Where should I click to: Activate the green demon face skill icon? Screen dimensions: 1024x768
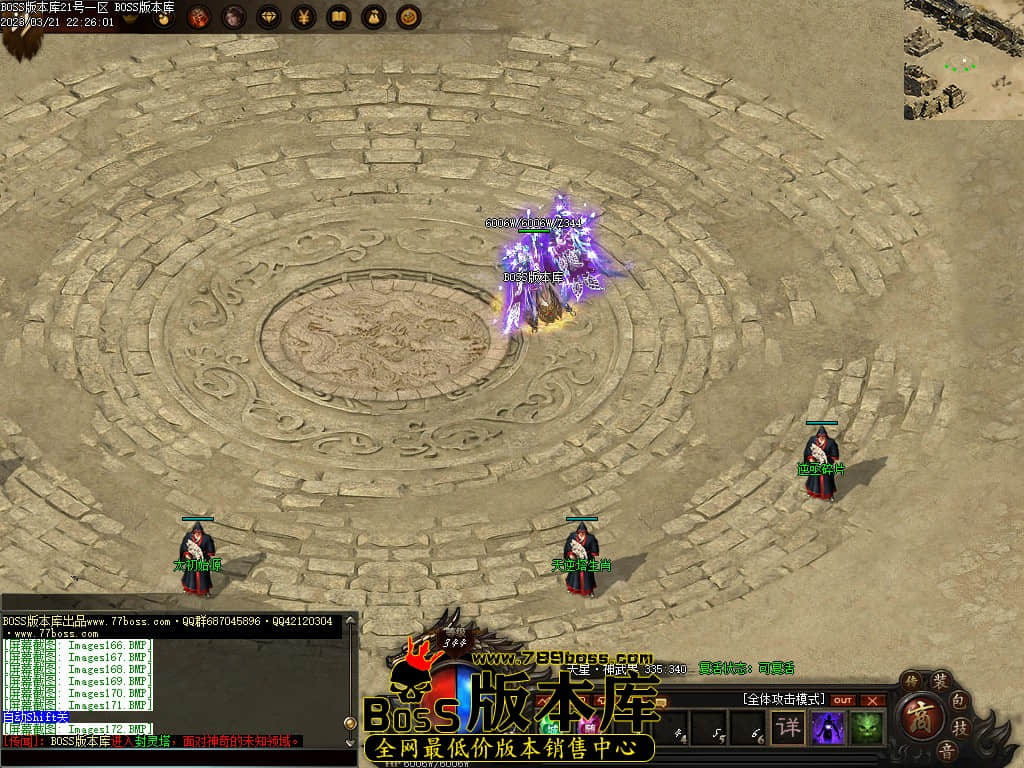coord(866,727)
